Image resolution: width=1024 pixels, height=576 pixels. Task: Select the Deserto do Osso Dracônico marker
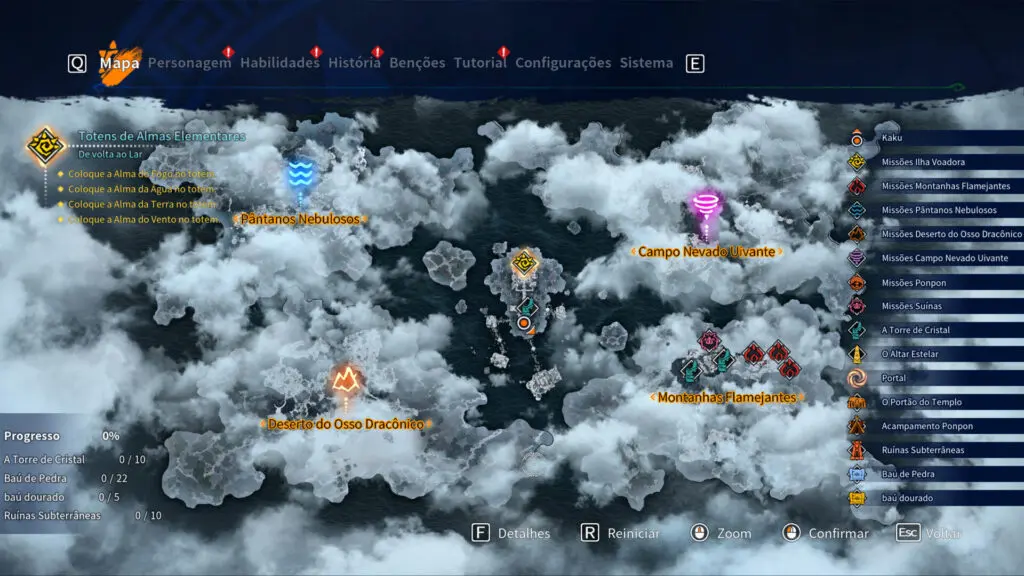point(346,379)
